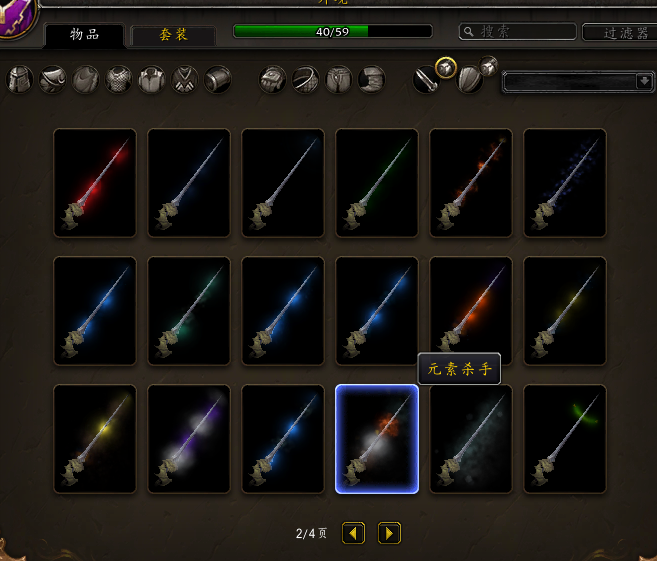Pick the teal glow weapon illusion
657x561 pixels.
coord(189,311)
